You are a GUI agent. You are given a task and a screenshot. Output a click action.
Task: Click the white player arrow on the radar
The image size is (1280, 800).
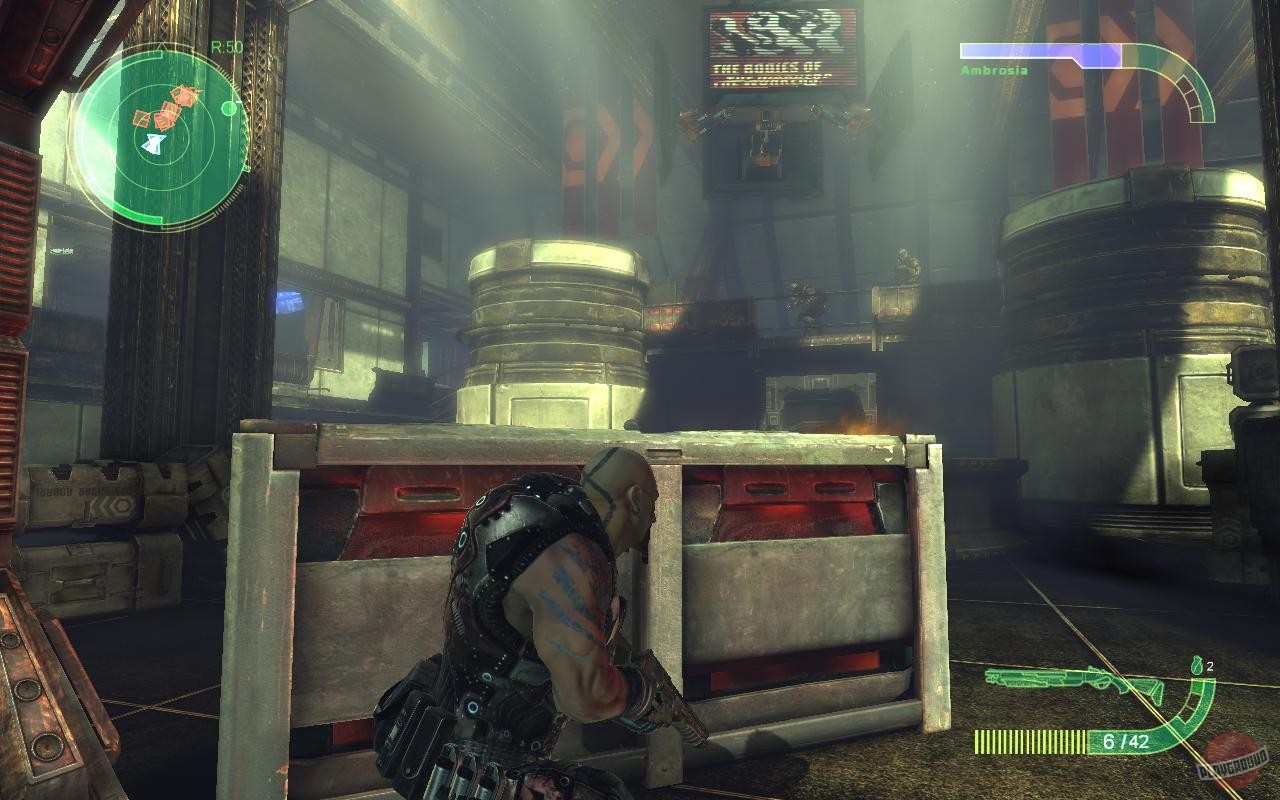coord(155,143)
